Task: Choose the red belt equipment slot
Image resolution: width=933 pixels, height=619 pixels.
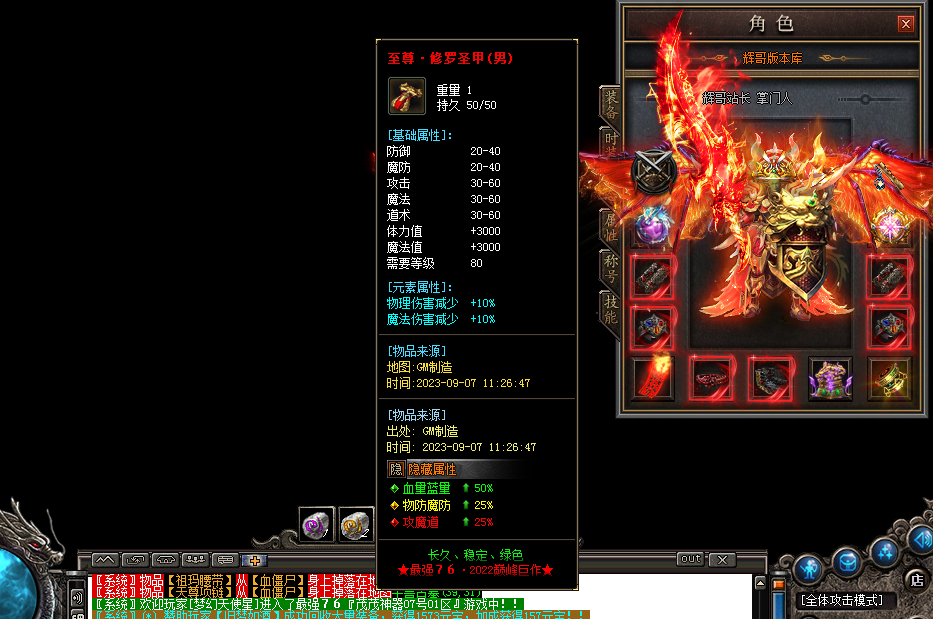Action: pyautogui.click(x=712, y=378)
